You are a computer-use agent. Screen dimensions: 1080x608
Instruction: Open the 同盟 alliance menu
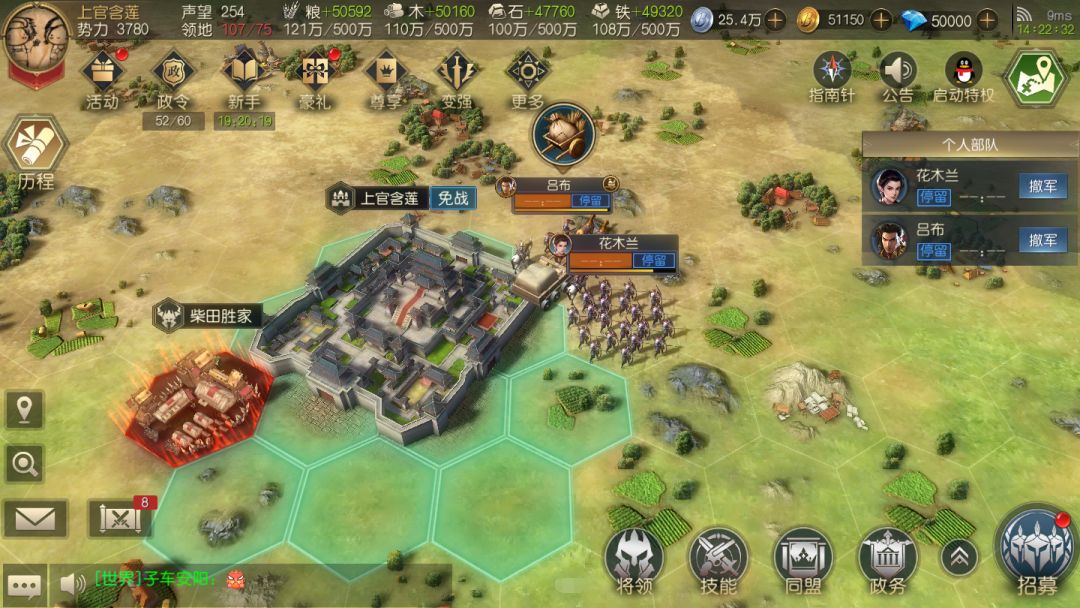coord(803,555)
